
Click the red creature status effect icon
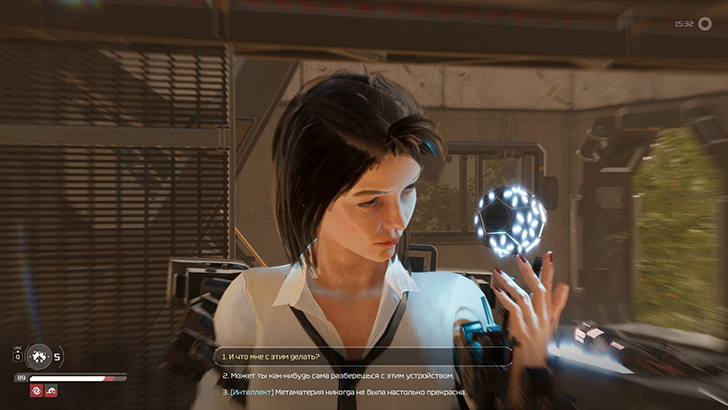point(50,391)
